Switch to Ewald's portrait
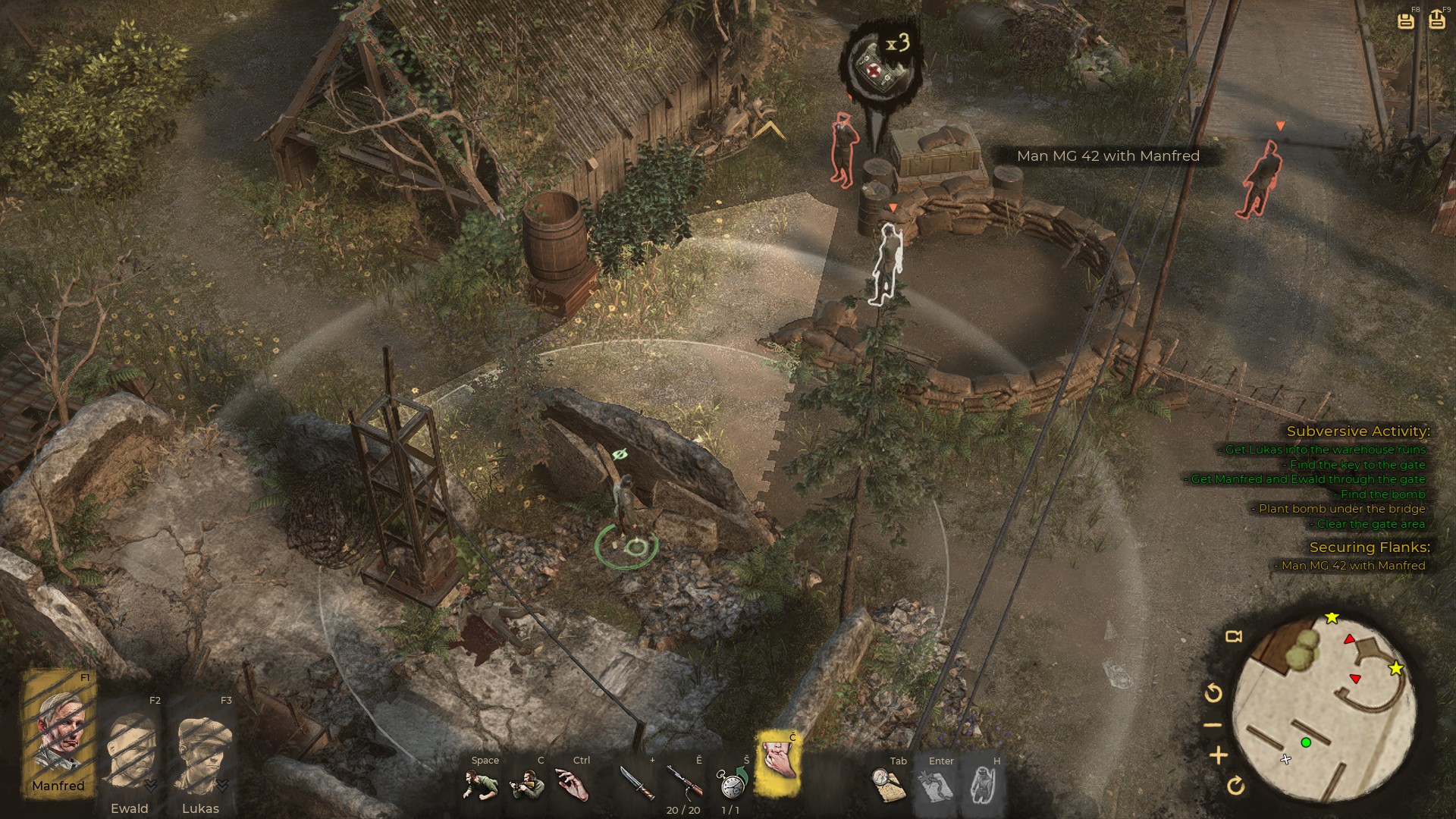Viewport: 1456px width, 819px height. click(130, 751)
